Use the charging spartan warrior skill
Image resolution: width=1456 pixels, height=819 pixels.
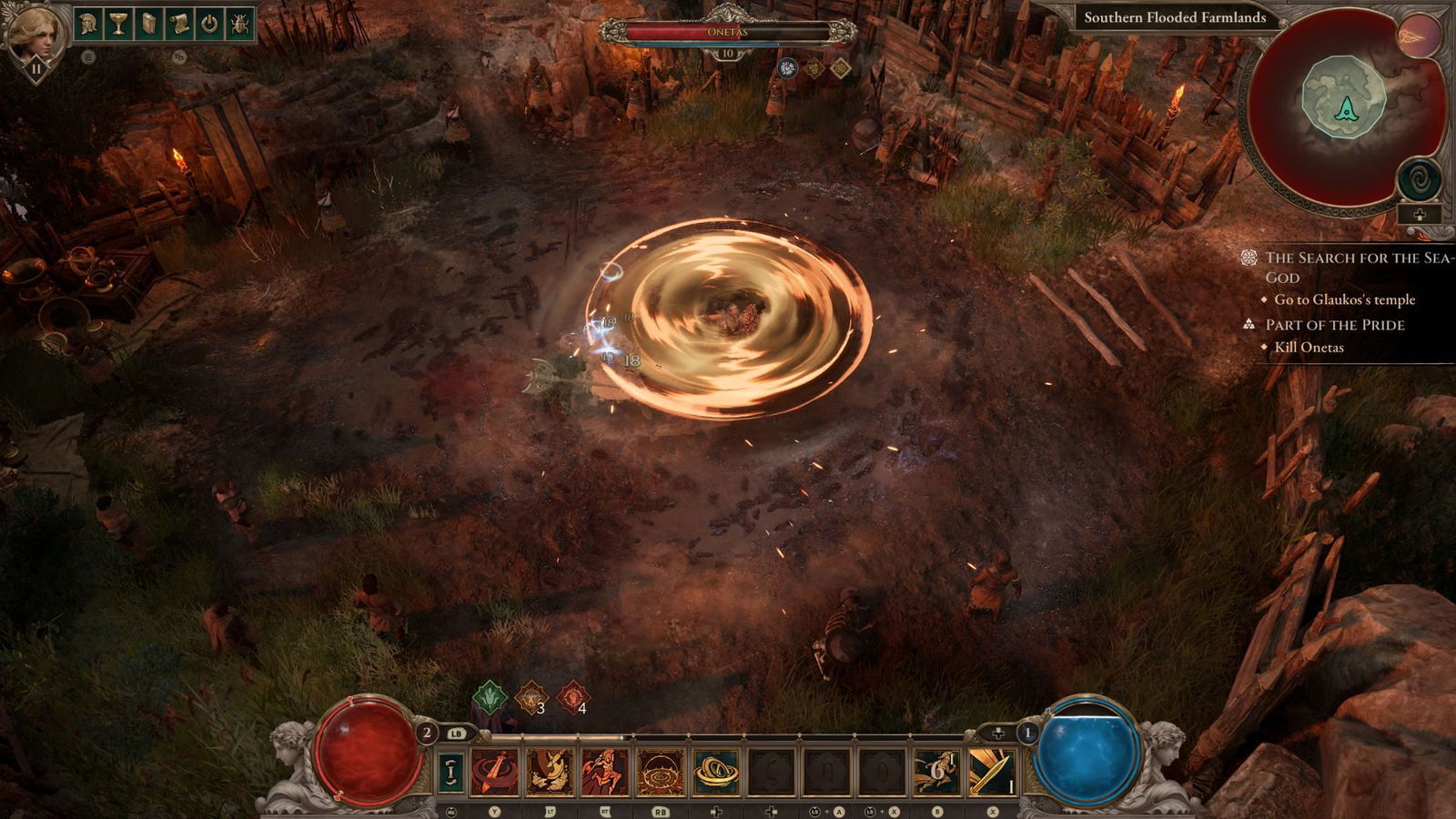[605, 772]
